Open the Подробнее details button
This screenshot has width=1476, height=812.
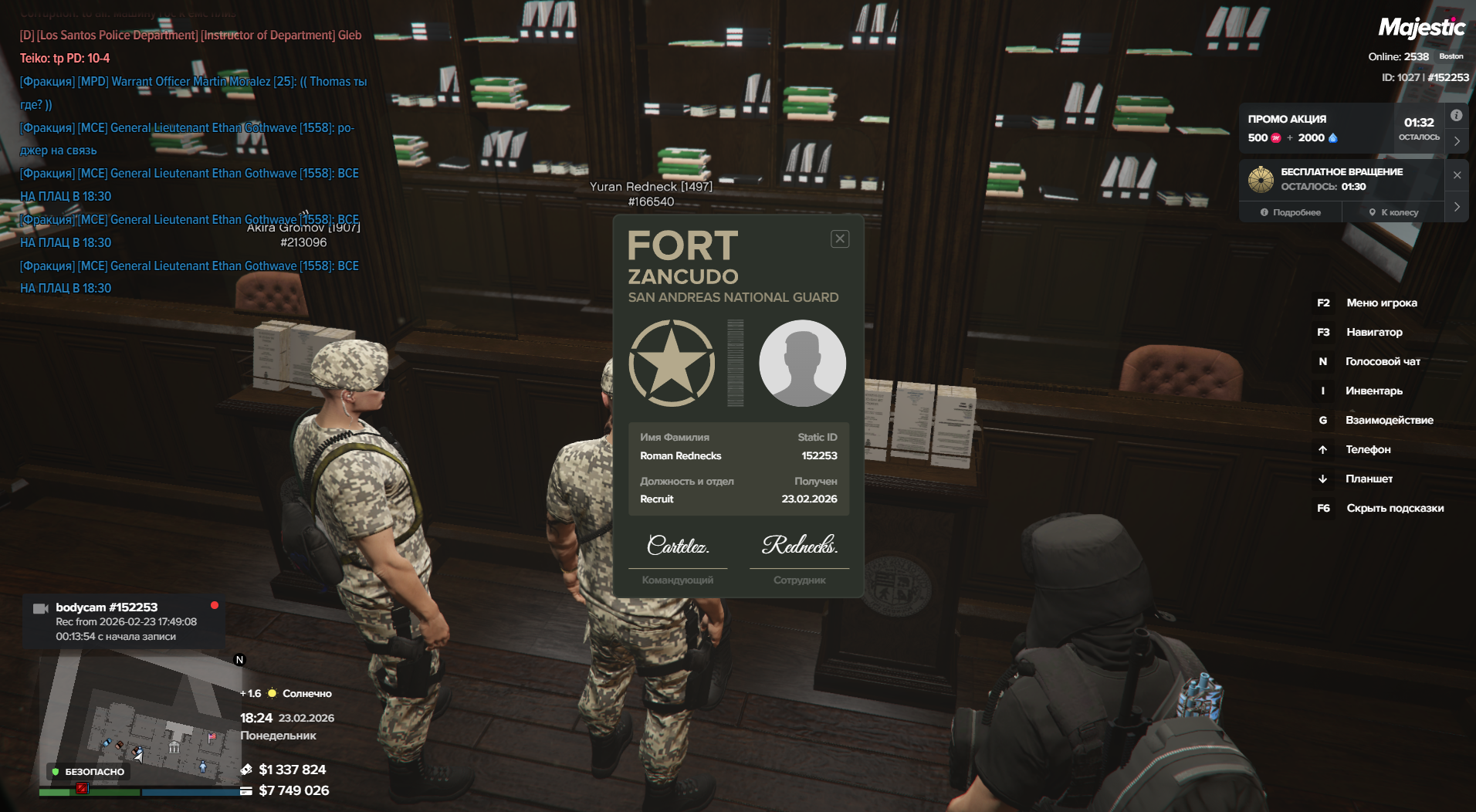1291,212
